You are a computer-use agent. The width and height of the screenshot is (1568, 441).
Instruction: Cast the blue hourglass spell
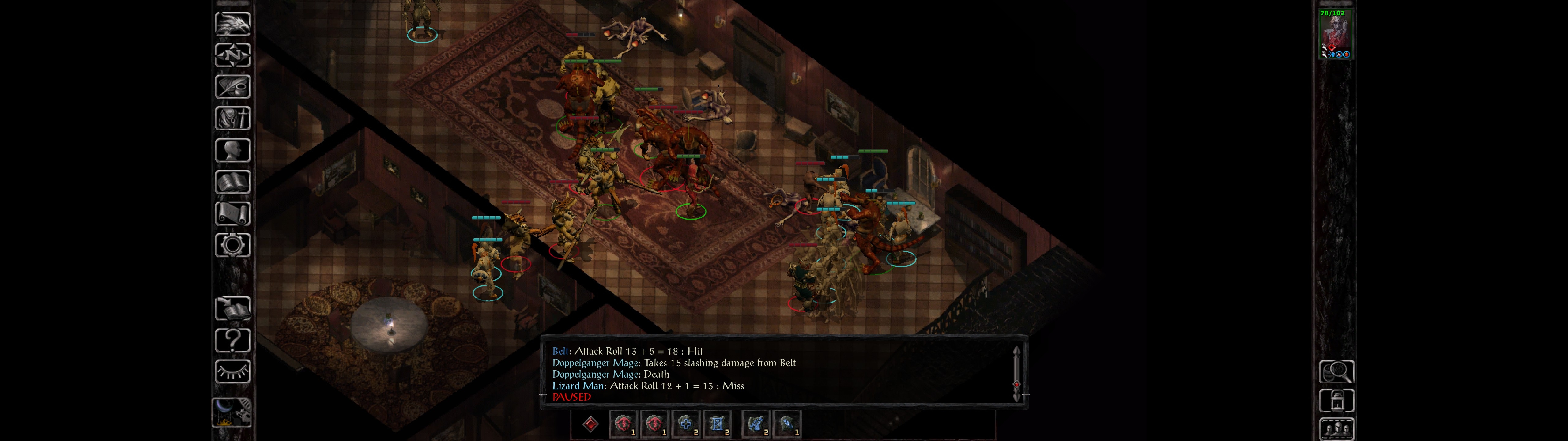[716, 424]
